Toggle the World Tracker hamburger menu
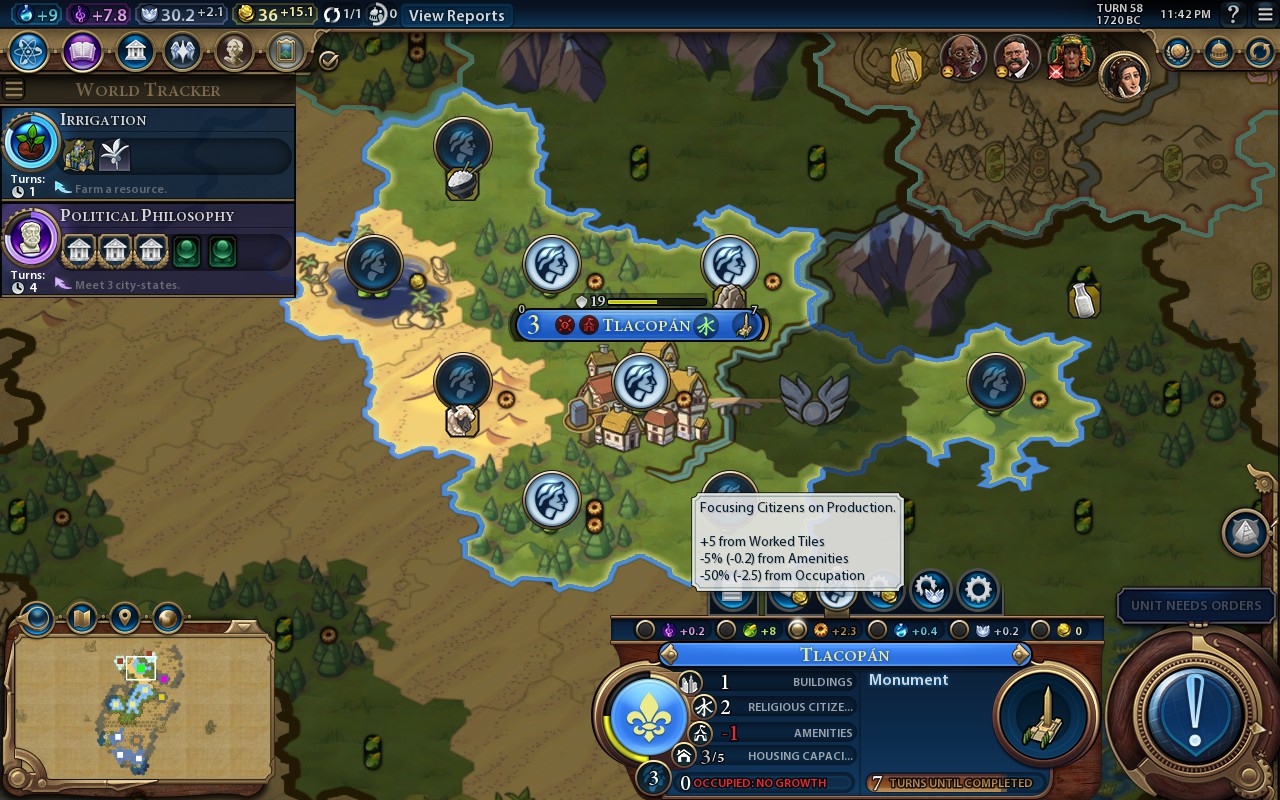Screen dimensions: 1280x800 click(14, 89)
